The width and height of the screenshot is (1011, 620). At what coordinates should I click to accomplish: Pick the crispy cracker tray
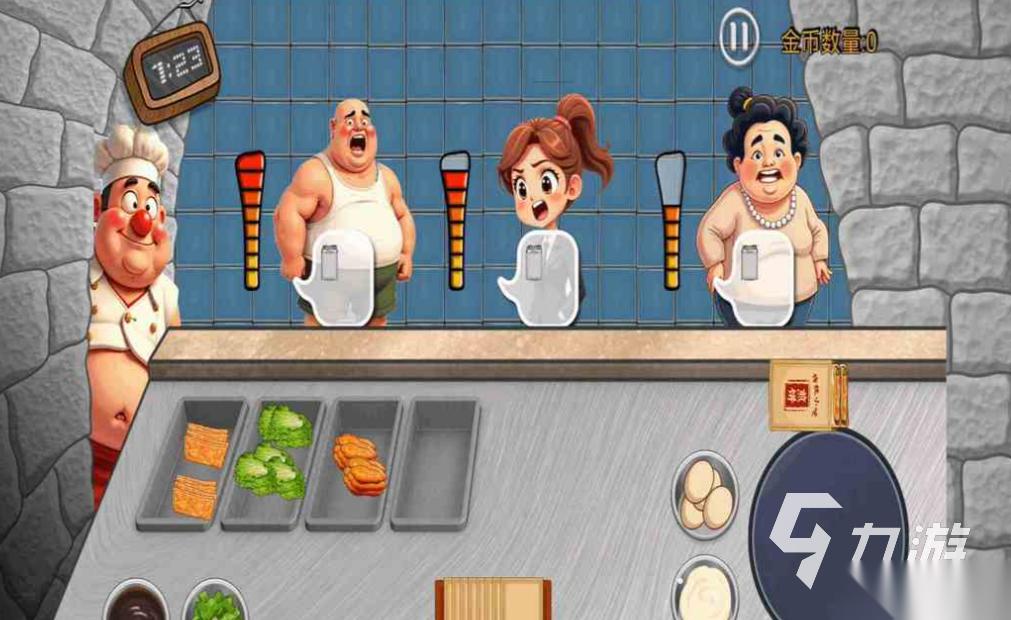click(196, 463)
